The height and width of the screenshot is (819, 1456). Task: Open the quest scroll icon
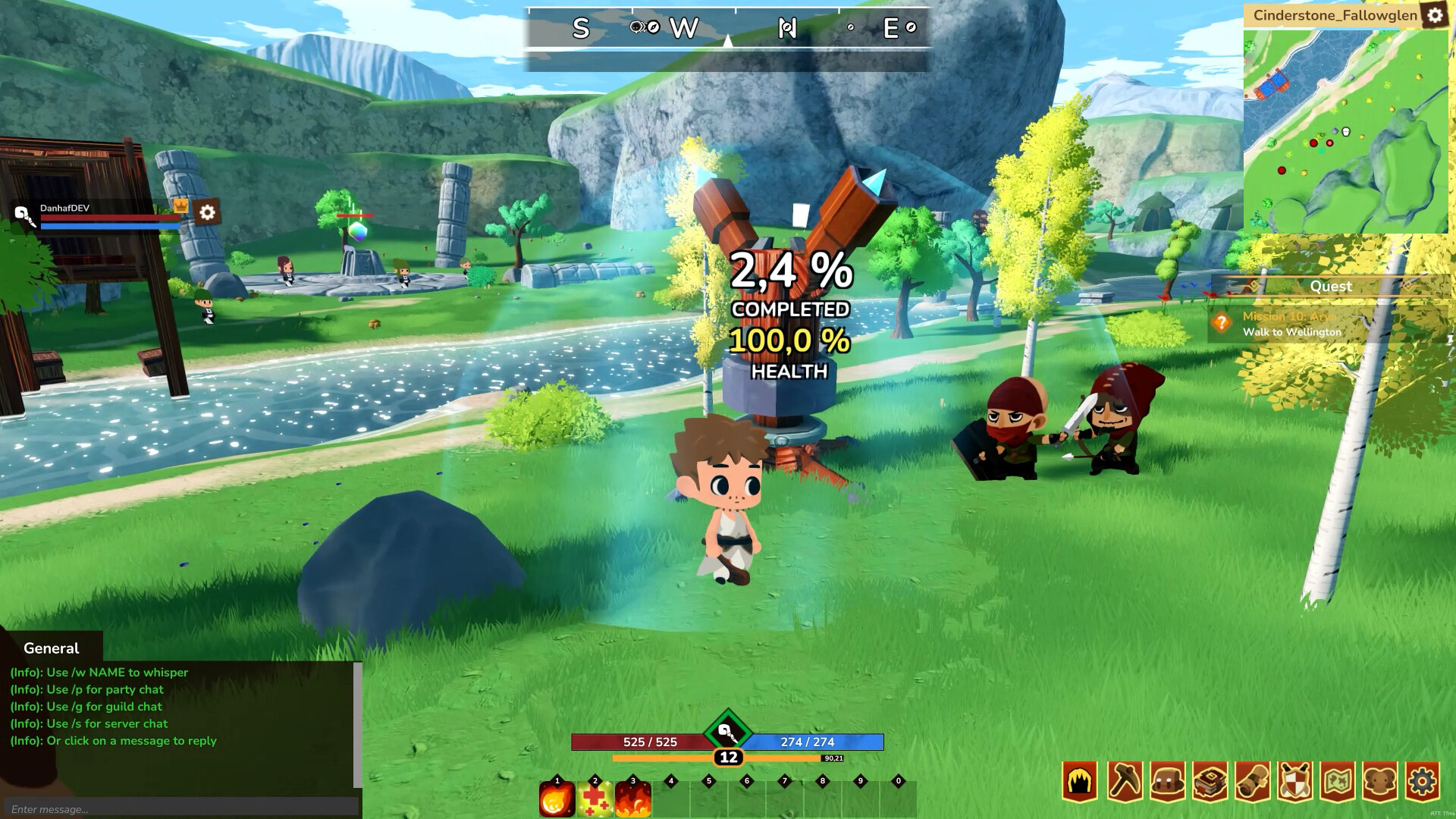(1253, 780)
